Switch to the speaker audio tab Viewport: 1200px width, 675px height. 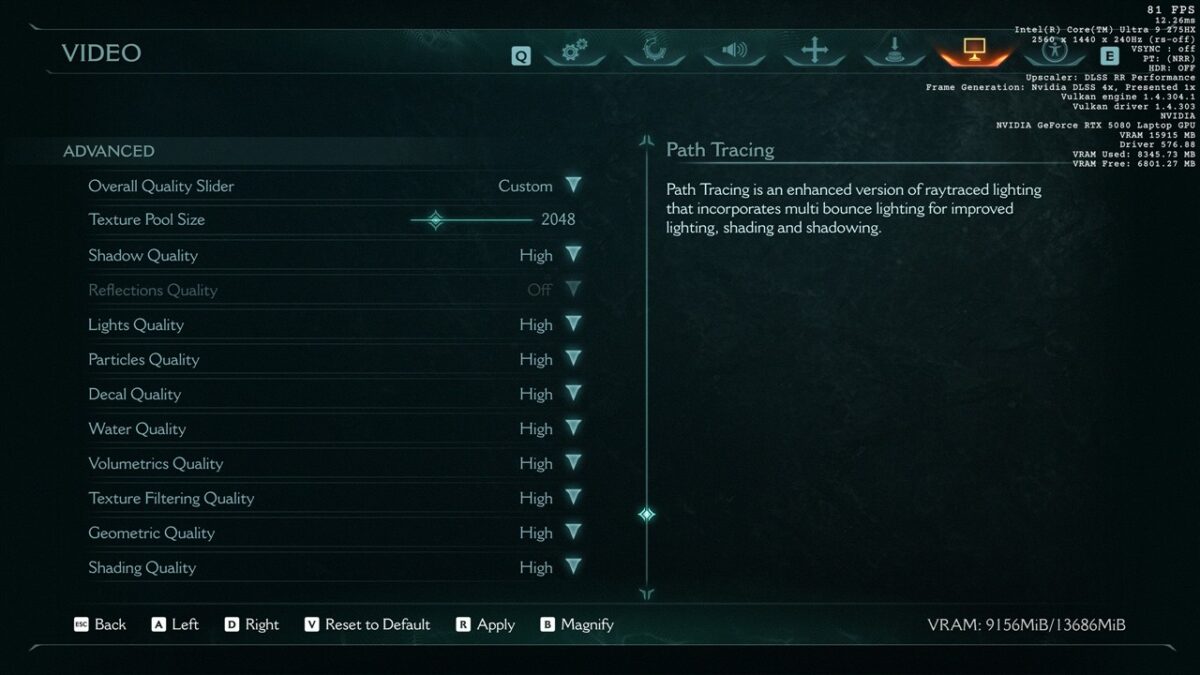734,51
